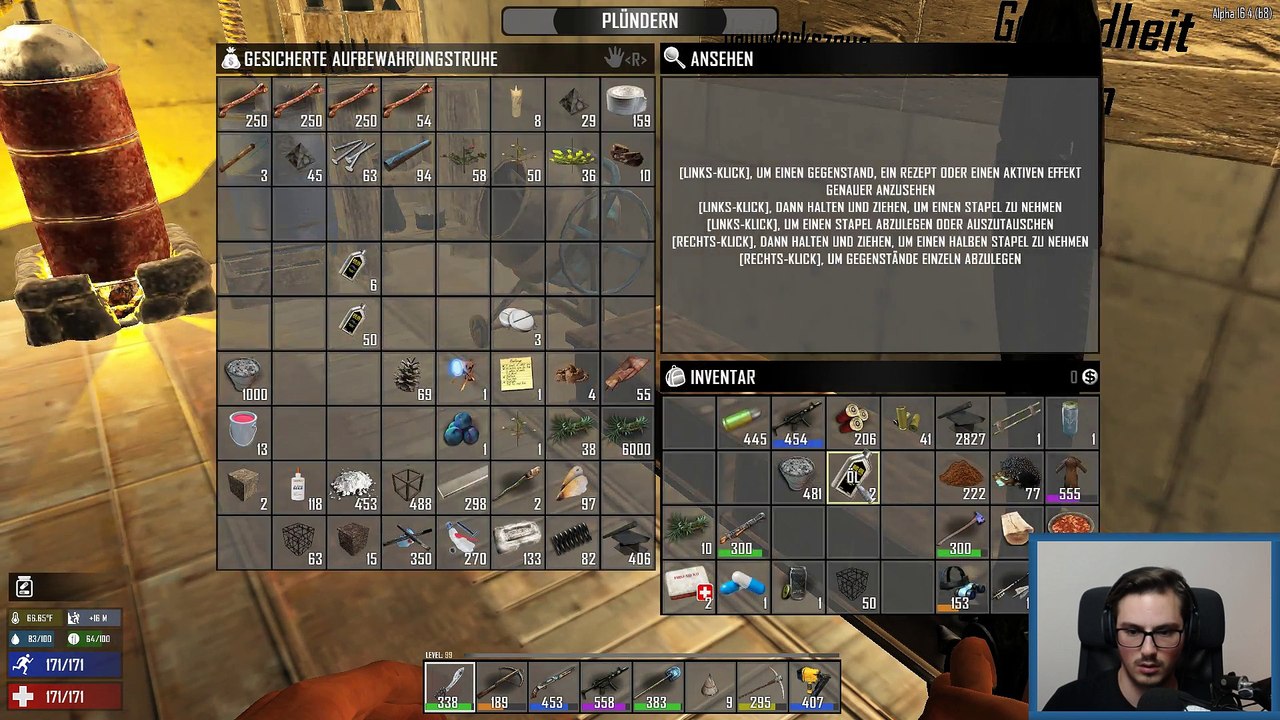This screenshot has height=720, width=1280.
Task: Select the duct tape stack of 159
Action: point(627,104)
